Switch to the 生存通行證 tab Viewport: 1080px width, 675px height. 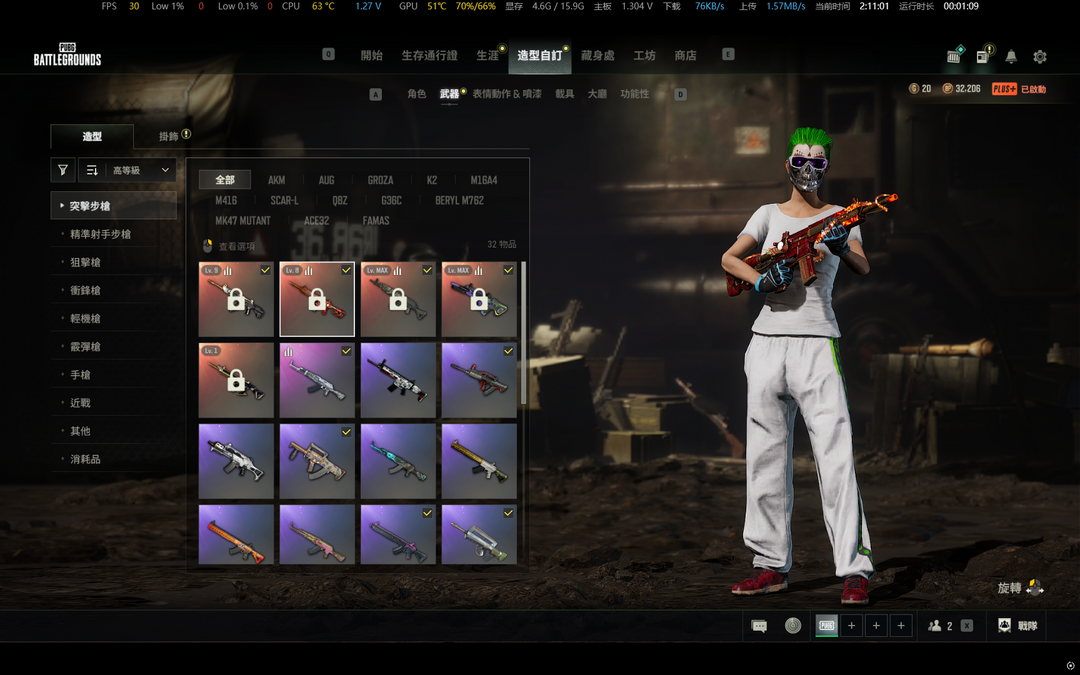point(429,56)
